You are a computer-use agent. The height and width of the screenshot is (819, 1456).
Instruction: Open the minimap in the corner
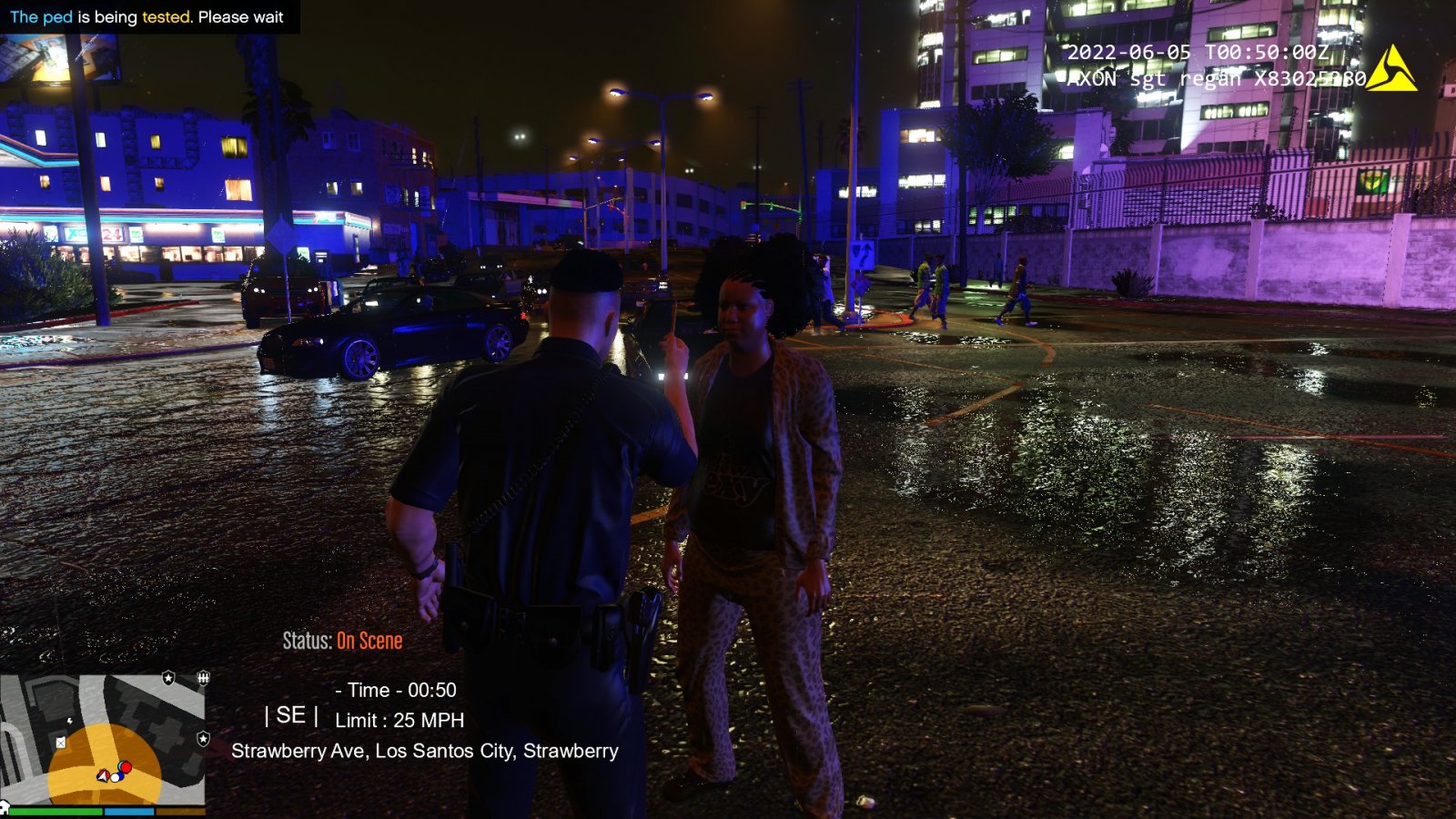pos(103,740)
